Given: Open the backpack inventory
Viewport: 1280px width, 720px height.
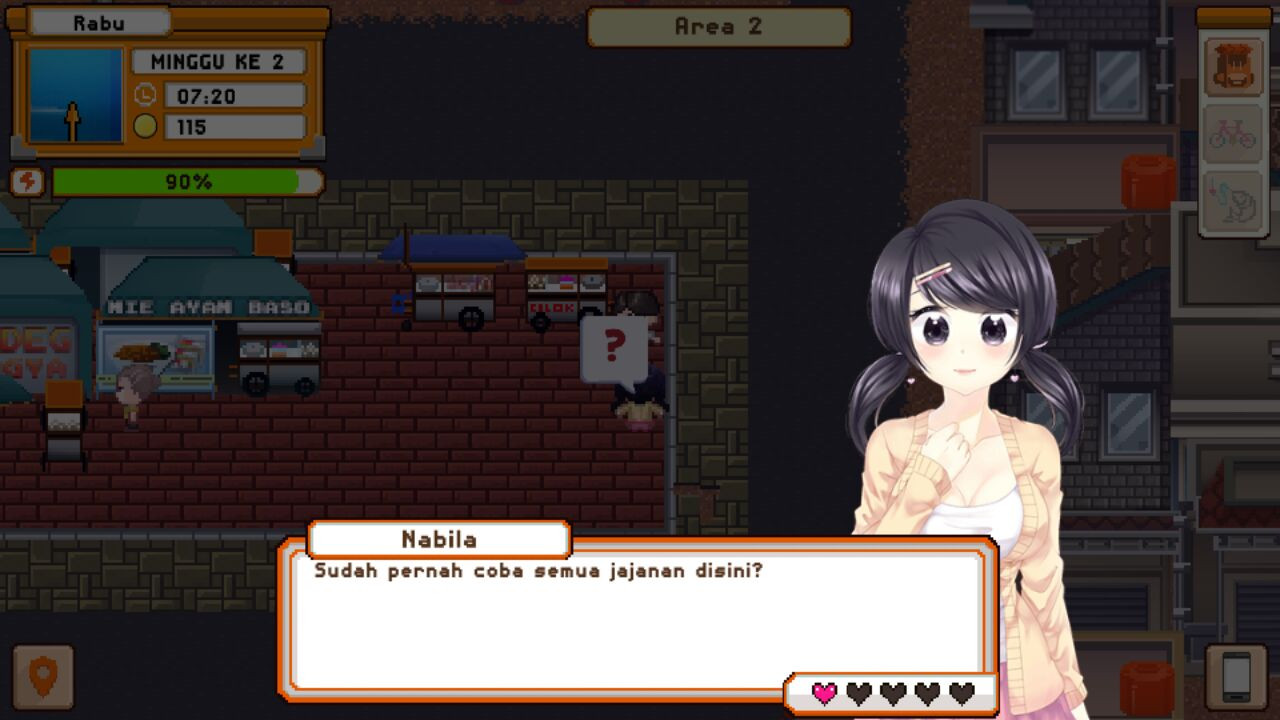Looking at the screenshot, I should [x=1232, y=66].
